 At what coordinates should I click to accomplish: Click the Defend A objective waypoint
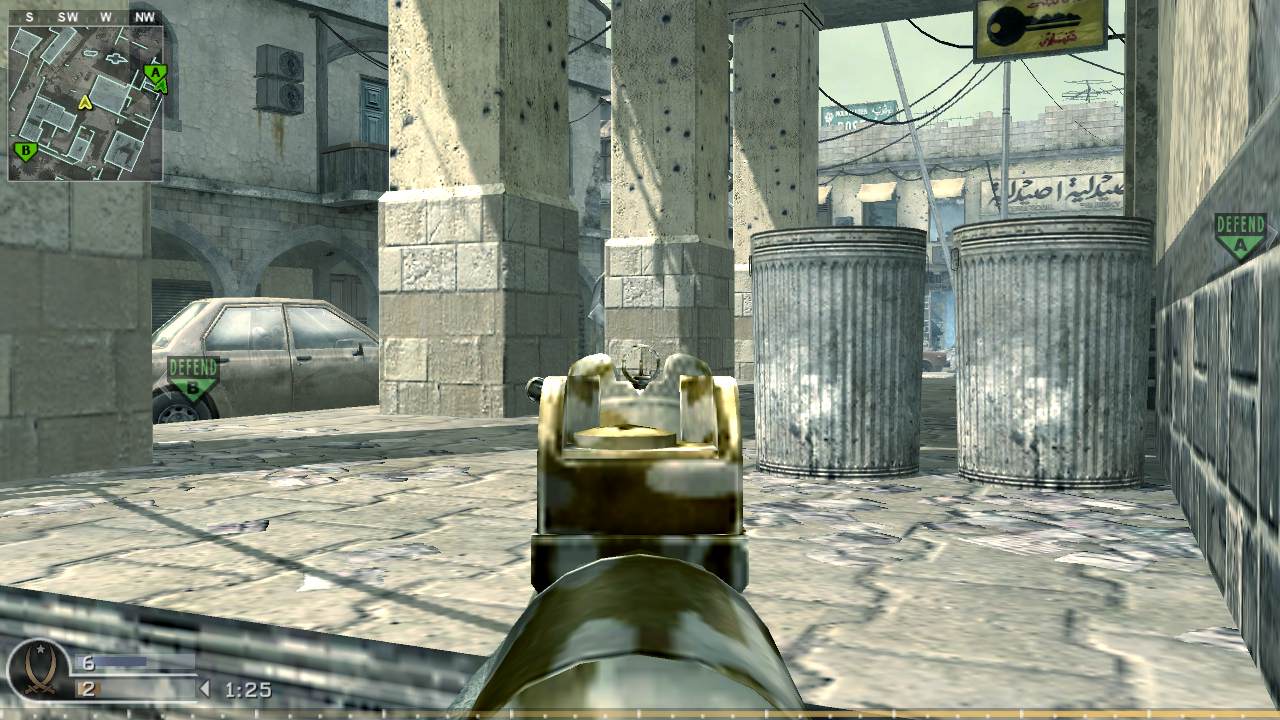tap(1240, 235)
